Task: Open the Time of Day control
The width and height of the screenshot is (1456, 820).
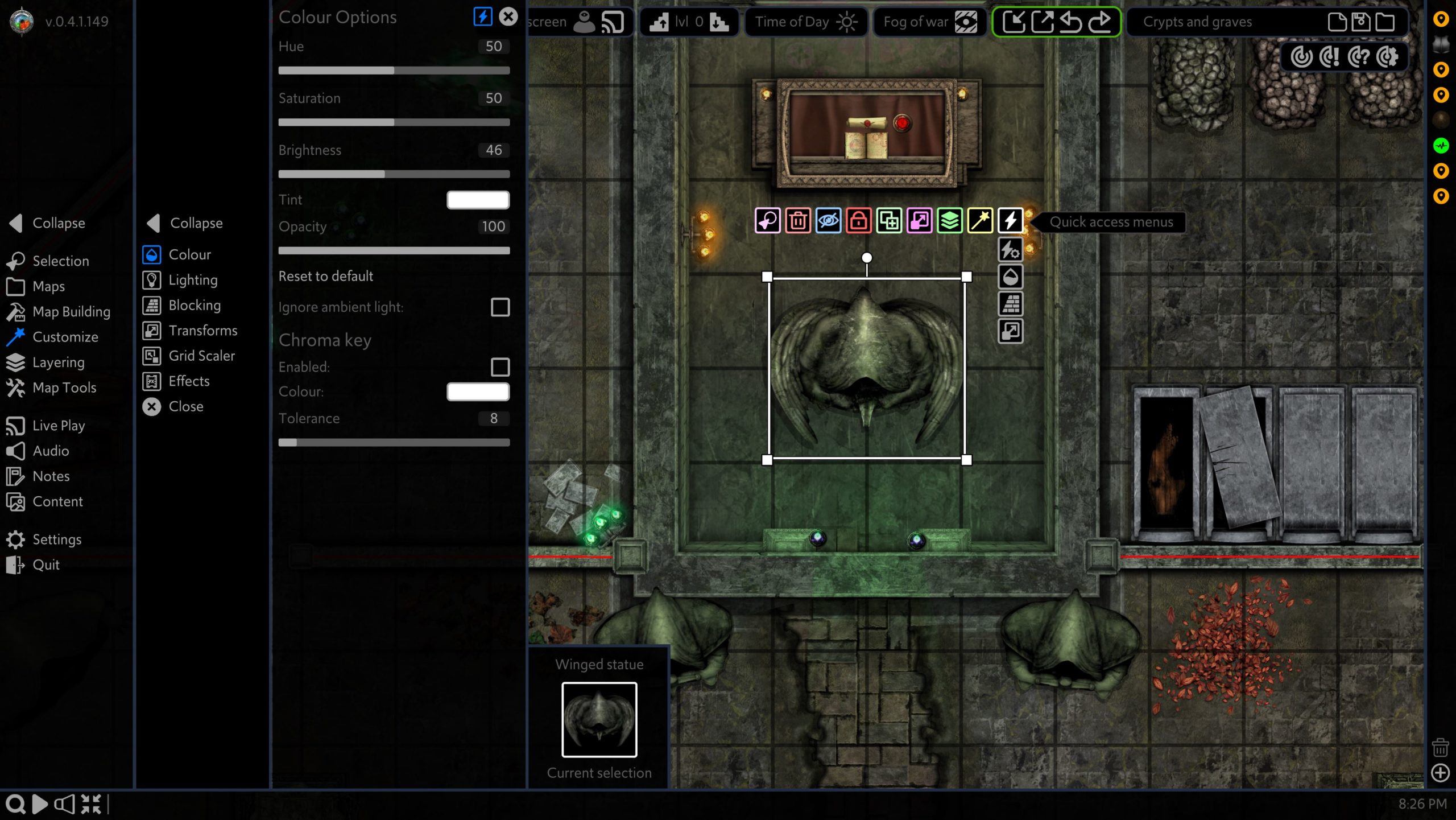Action: 805,22
